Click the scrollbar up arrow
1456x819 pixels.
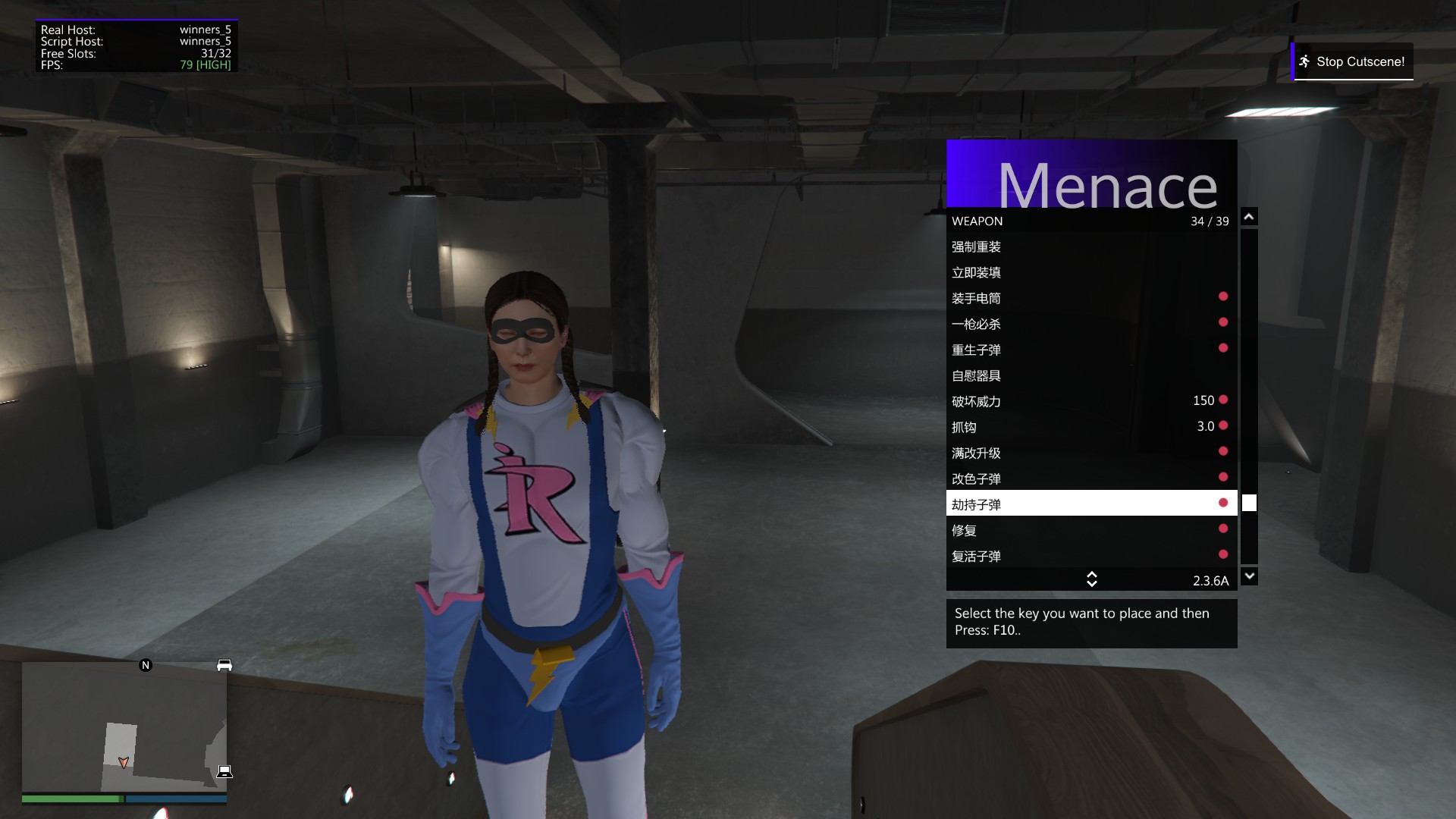coord(1249,218)
